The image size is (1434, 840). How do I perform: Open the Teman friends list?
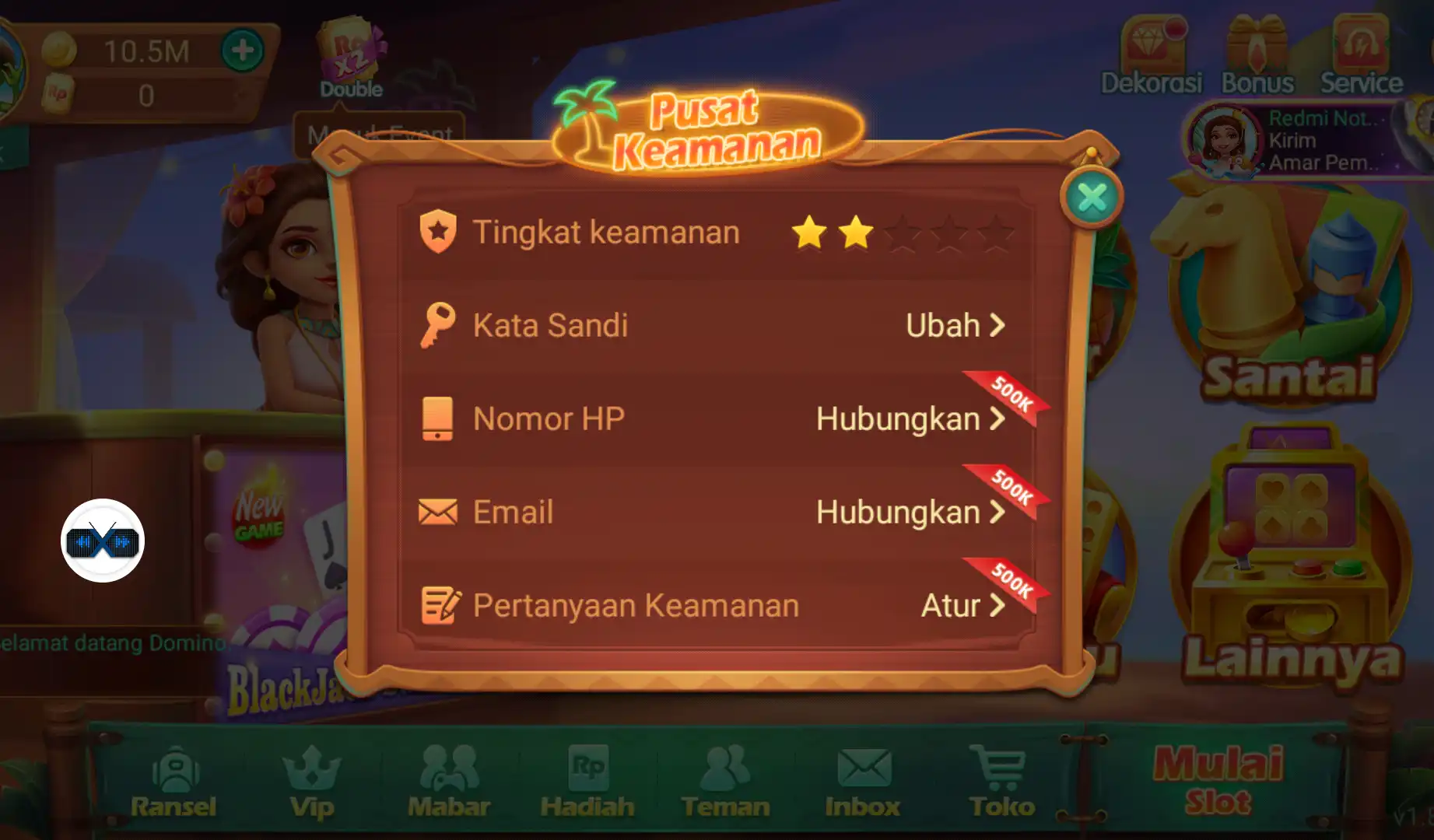(x=726, y=778)
